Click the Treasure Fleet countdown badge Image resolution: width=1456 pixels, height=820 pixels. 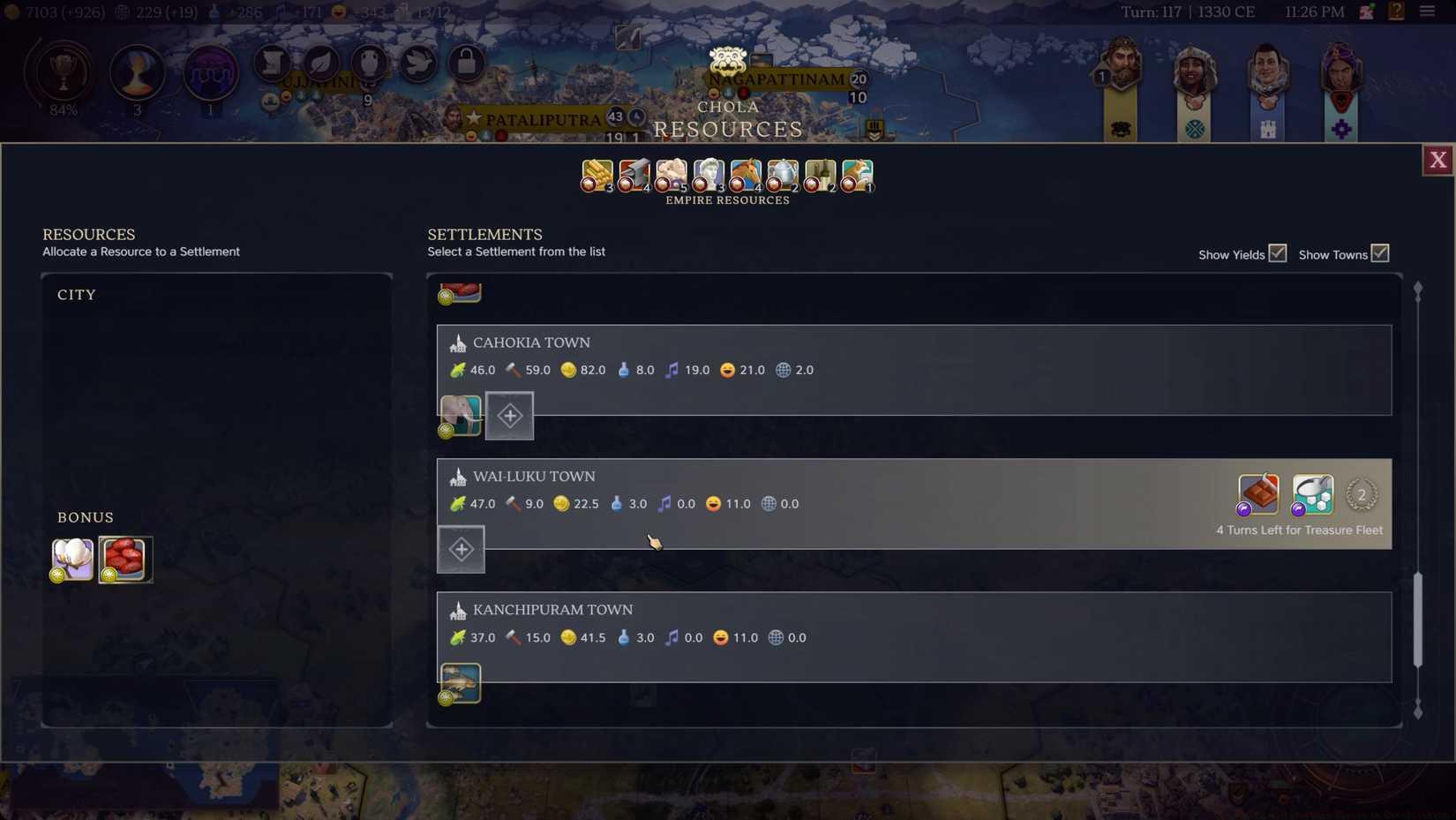coord(1362,495)
